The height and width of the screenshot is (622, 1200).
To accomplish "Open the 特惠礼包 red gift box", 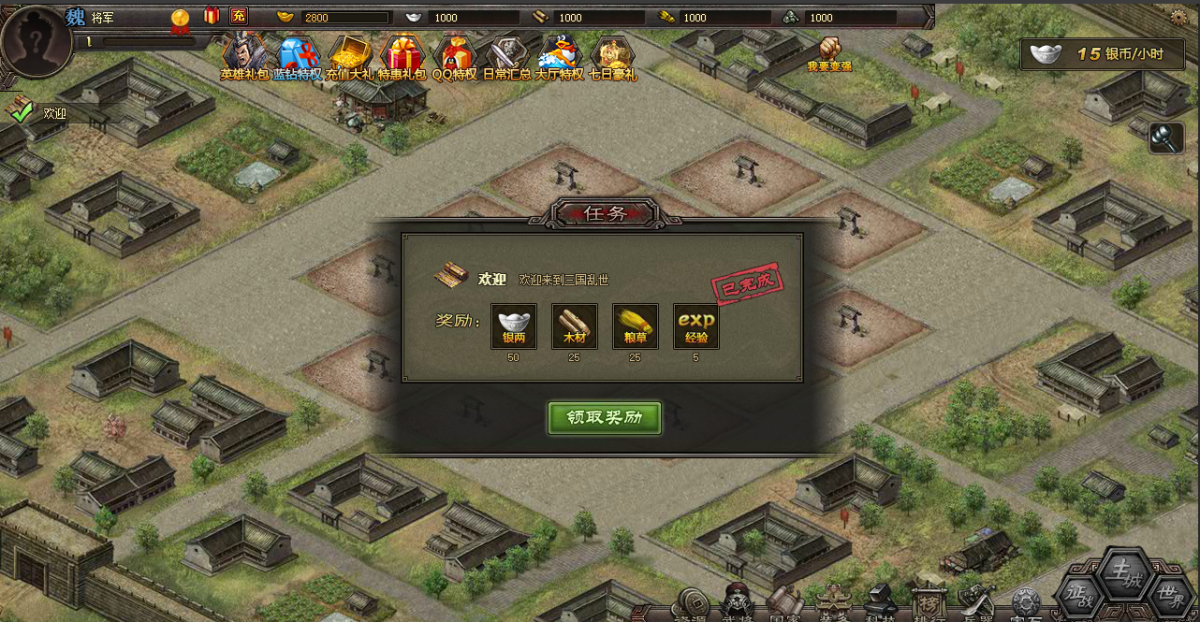I will coord(403,55).
